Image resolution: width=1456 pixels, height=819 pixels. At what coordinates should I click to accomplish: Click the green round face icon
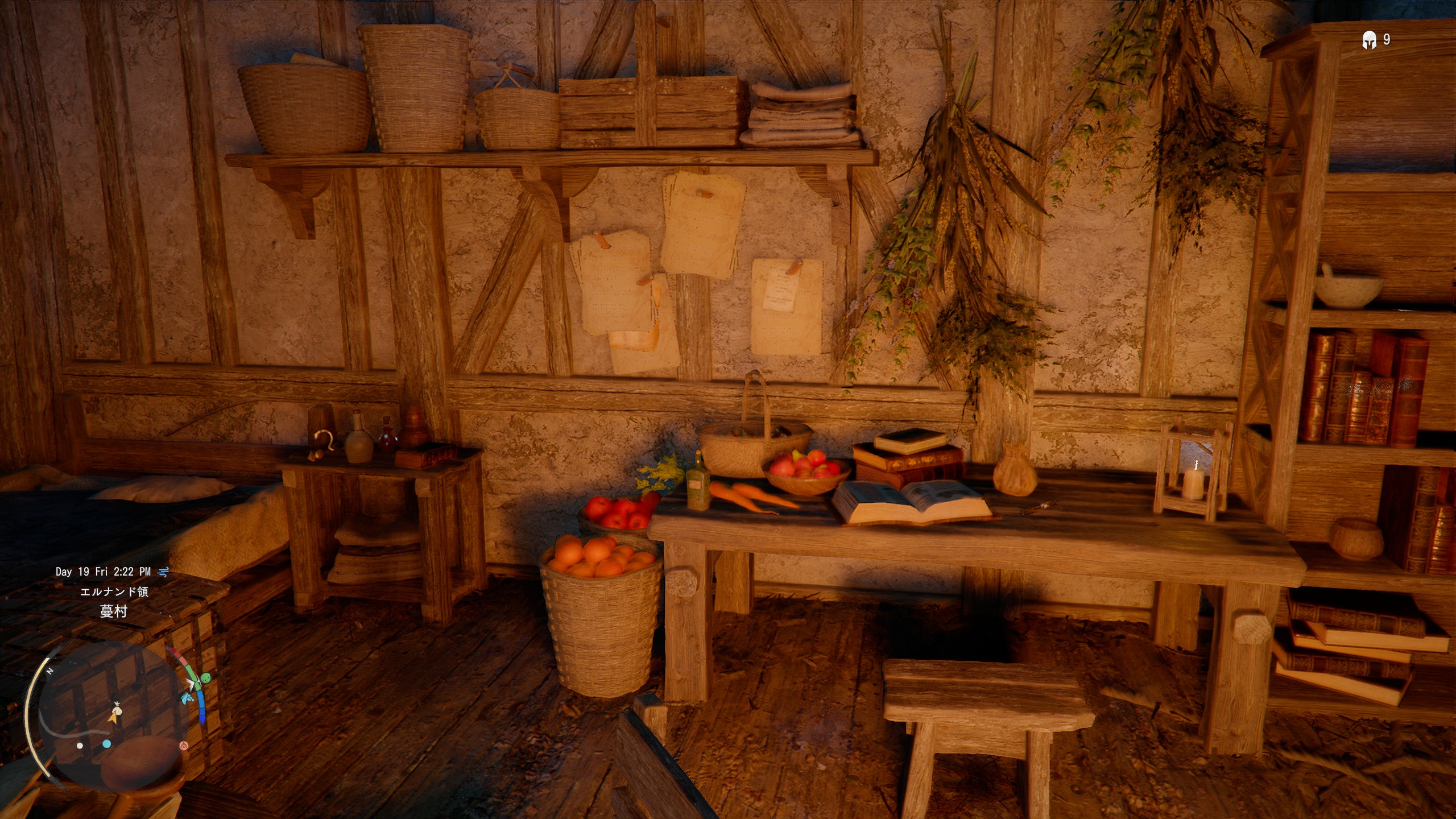[x=206, y=677]
